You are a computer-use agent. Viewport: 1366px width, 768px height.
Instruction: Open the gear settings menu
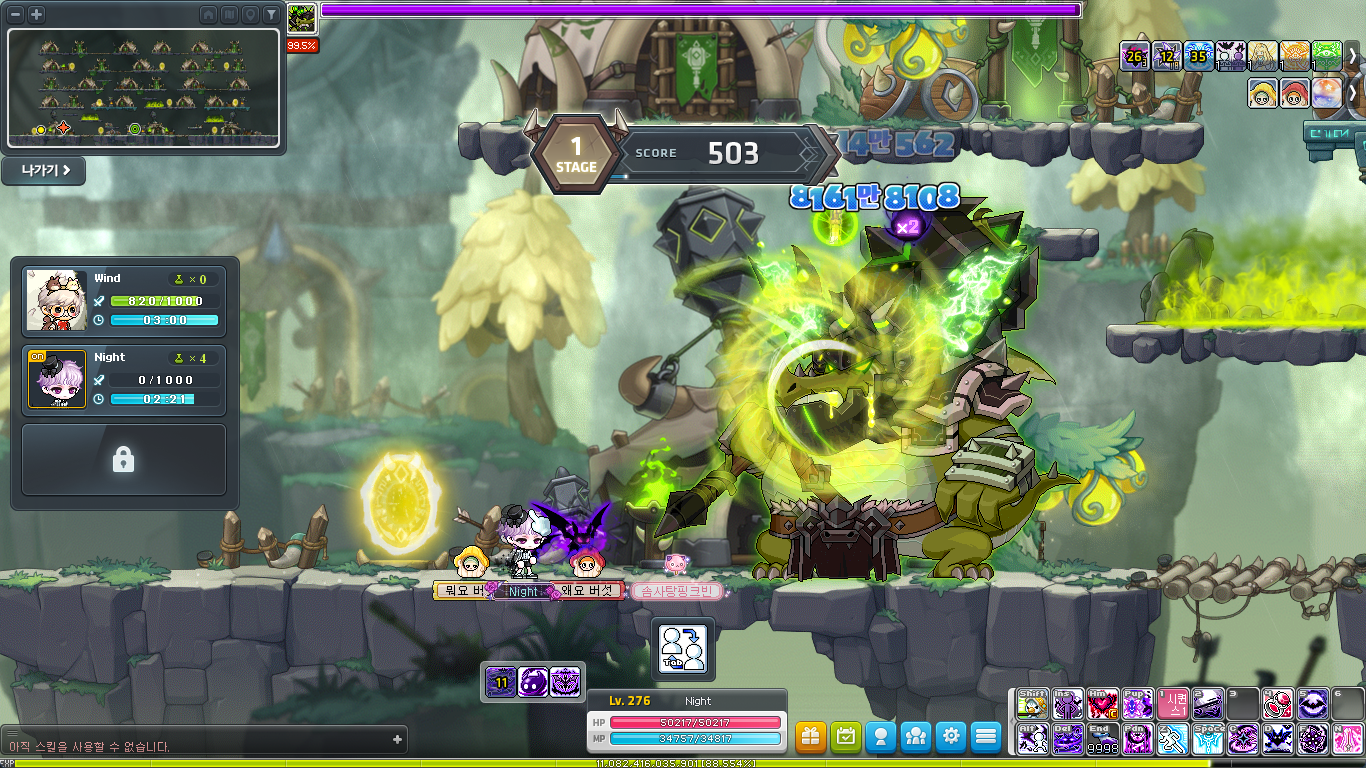[951, 737]
